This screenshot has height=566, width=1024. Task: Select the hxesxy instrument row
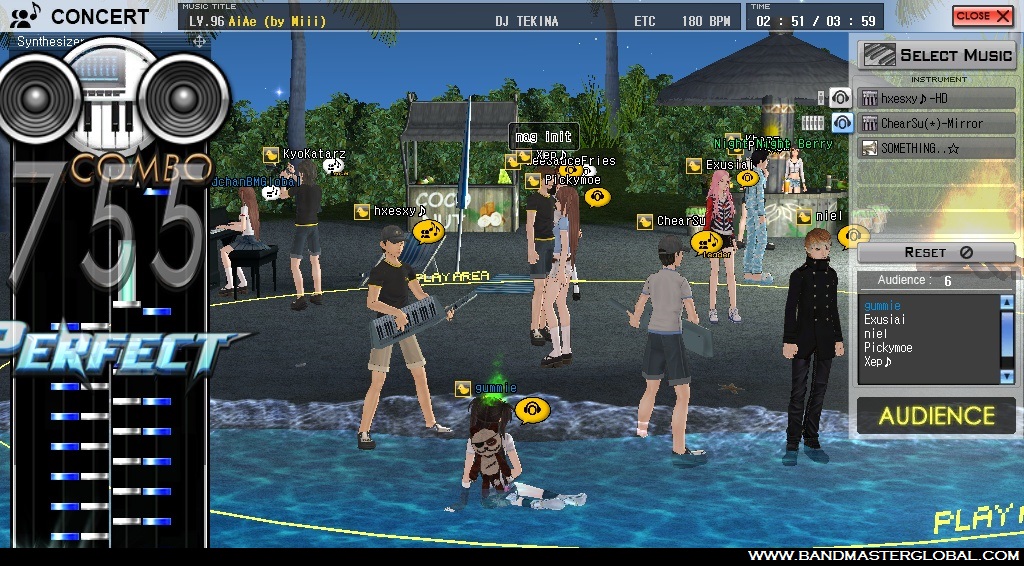(937, 98)
